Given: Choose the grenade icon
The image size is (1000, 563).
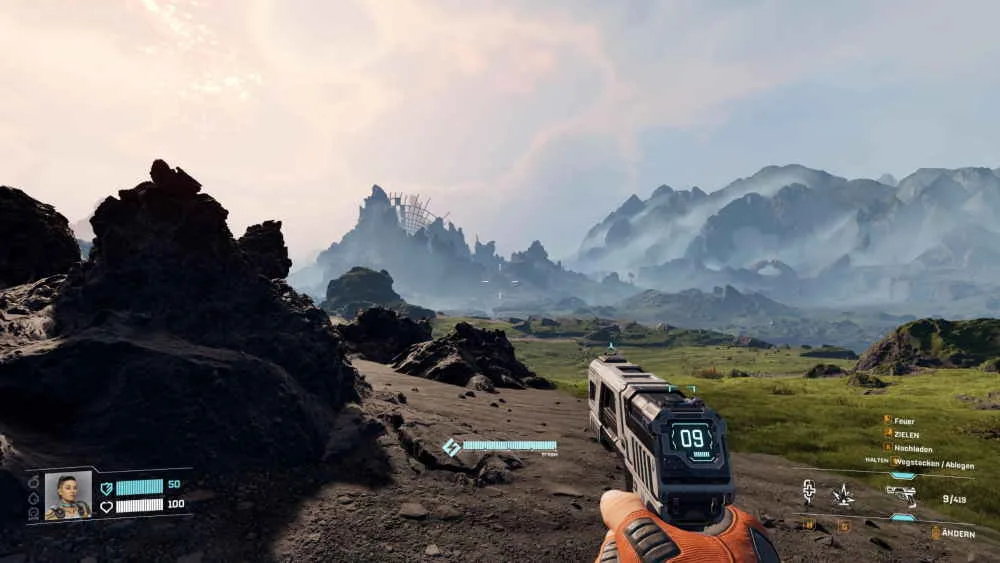Looking at the screenshot, I should (x=843, y=494).
